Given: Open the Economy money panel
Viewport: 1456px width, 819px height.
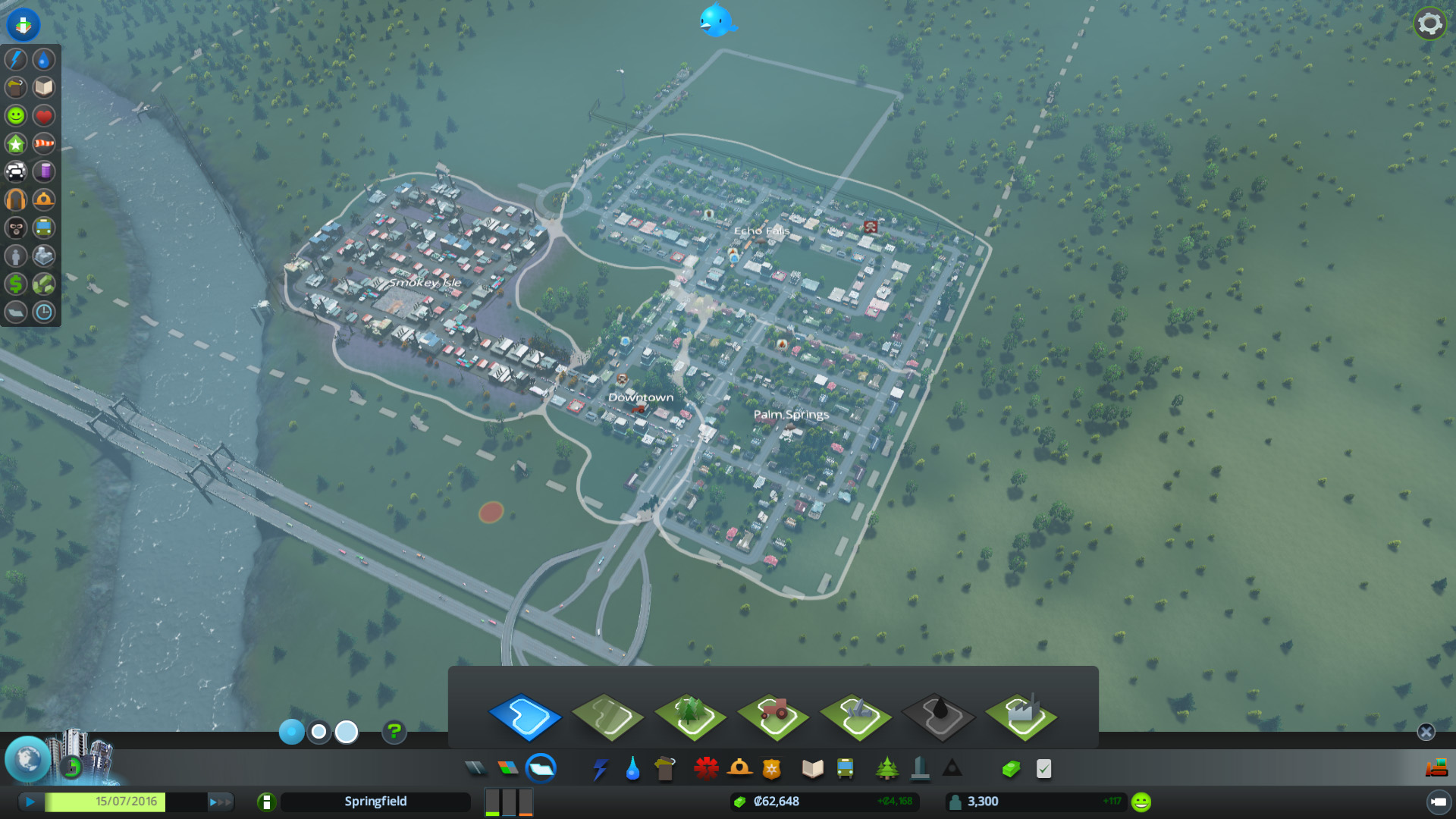Looking at the screenshot, I should 1010,769.
